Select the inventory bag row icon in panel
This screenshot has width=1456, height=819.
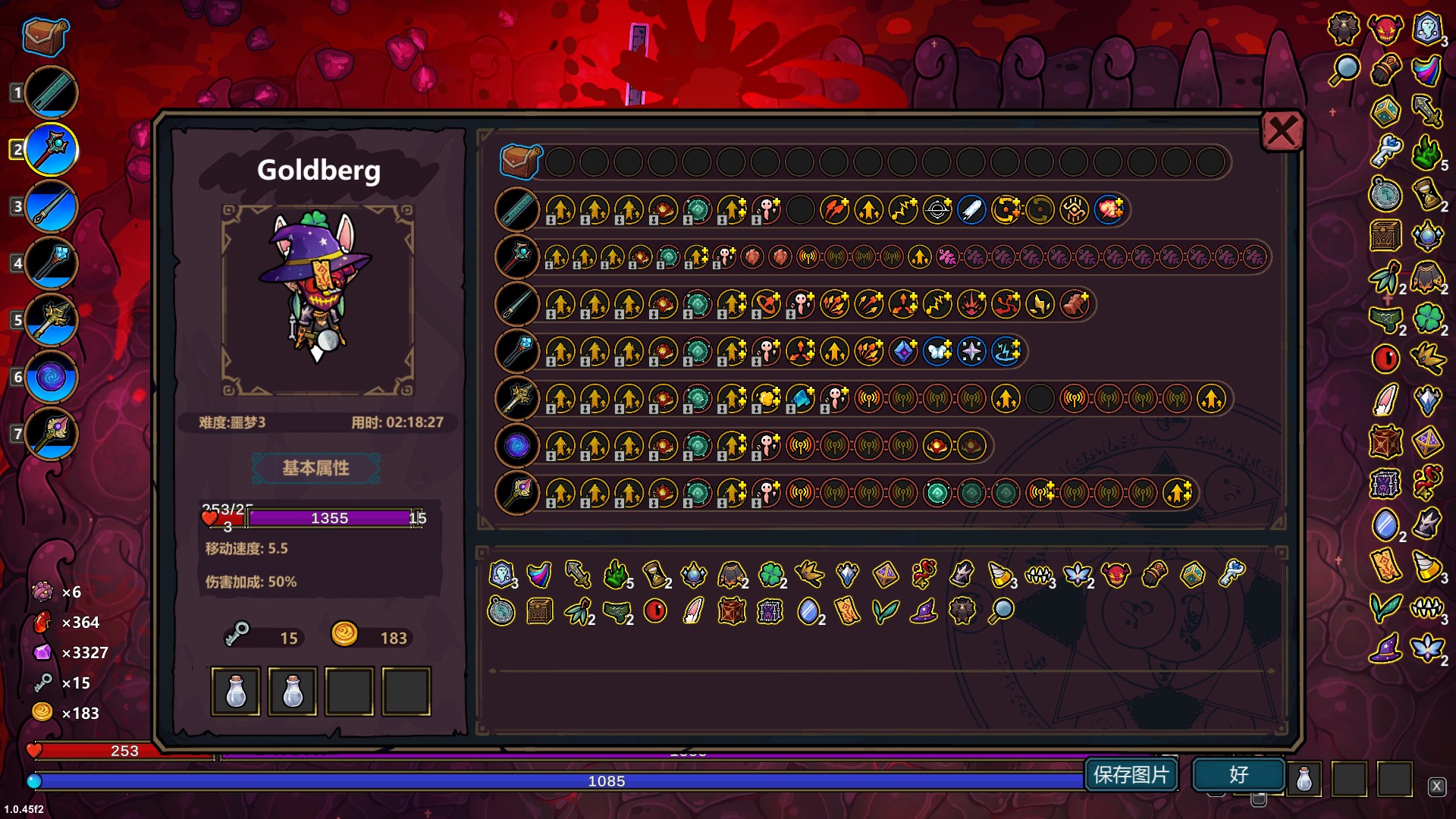pos(520,162)
